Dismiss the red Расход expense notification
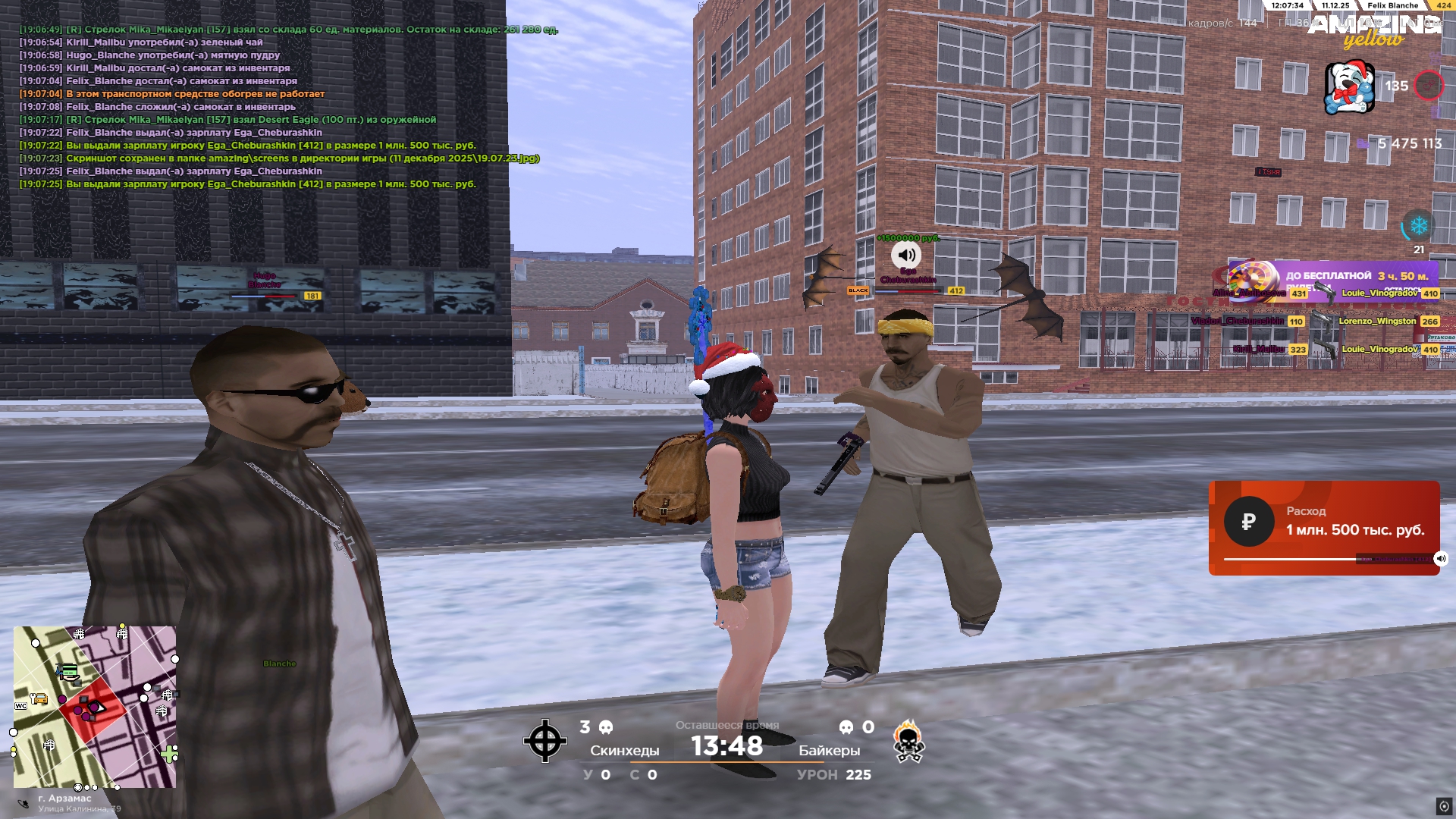 [1323, 527]
